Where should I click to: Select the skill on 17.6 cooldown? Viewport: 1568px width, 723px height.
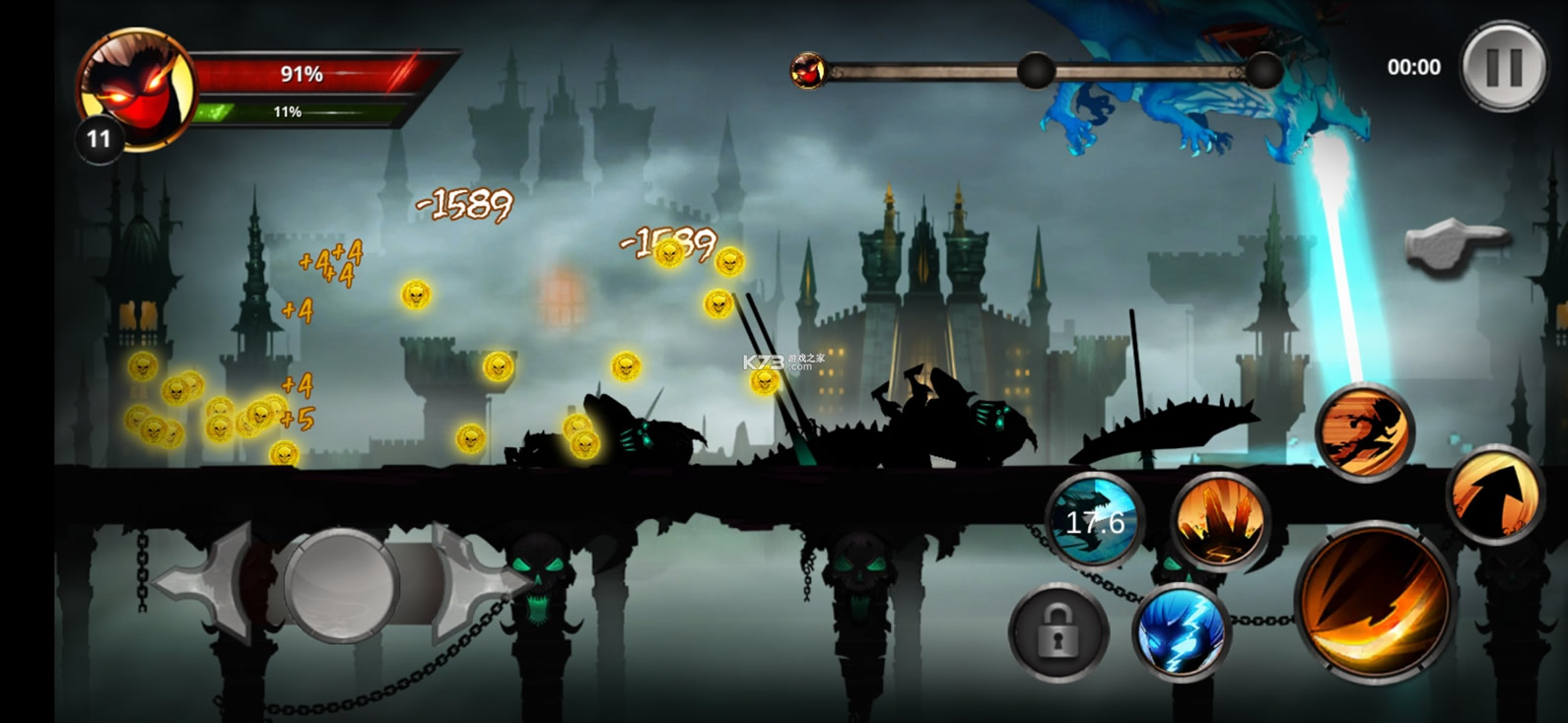1094,520
